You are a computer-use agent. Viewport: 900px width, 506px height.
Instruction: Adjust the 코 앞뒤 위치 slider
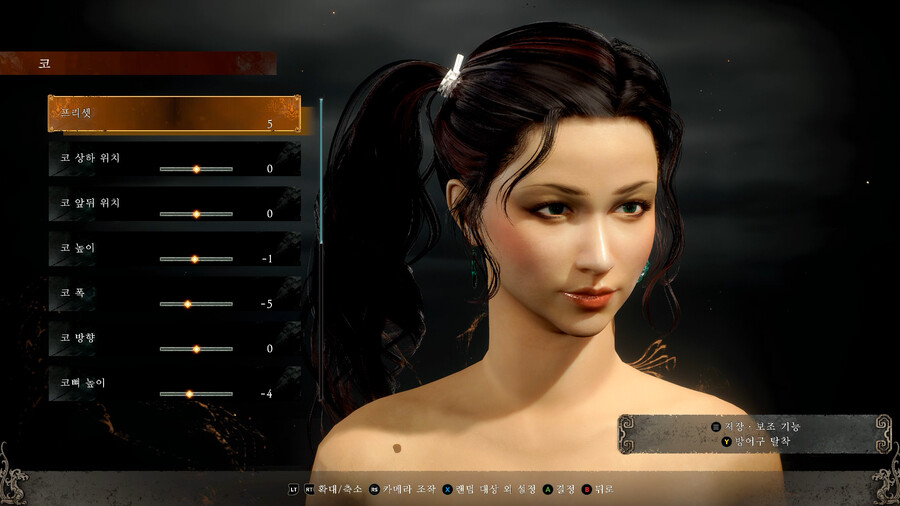tap(196, 214)
